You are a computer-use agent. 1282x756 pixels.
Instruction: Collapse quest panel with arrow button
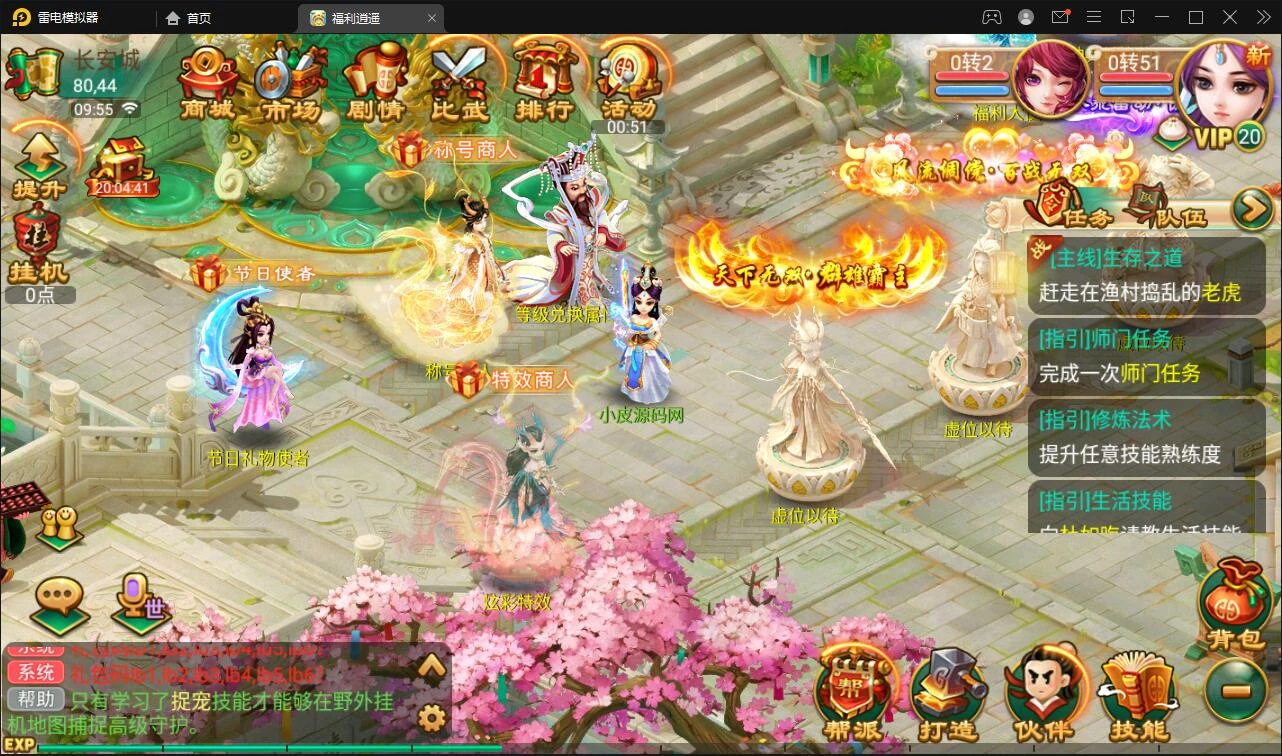[x=1250, y=209]
